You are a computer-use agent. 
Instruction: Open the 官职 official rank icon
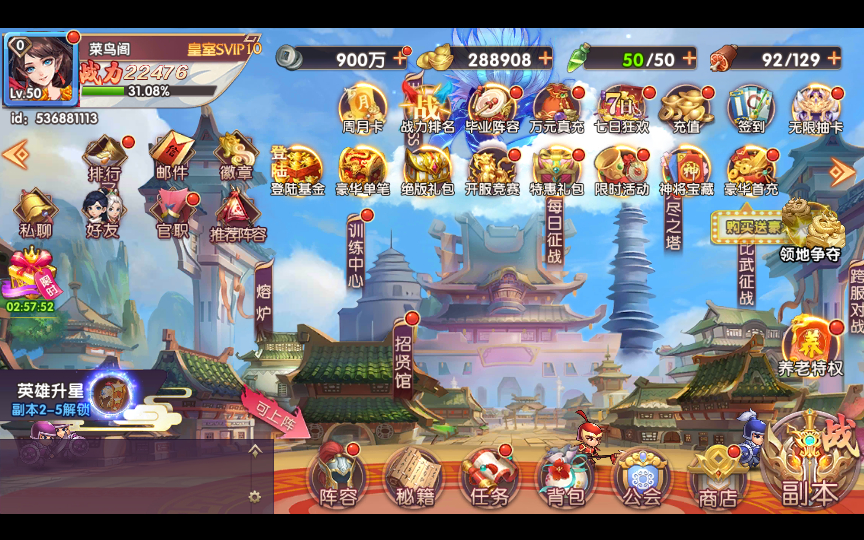point(171,213)
